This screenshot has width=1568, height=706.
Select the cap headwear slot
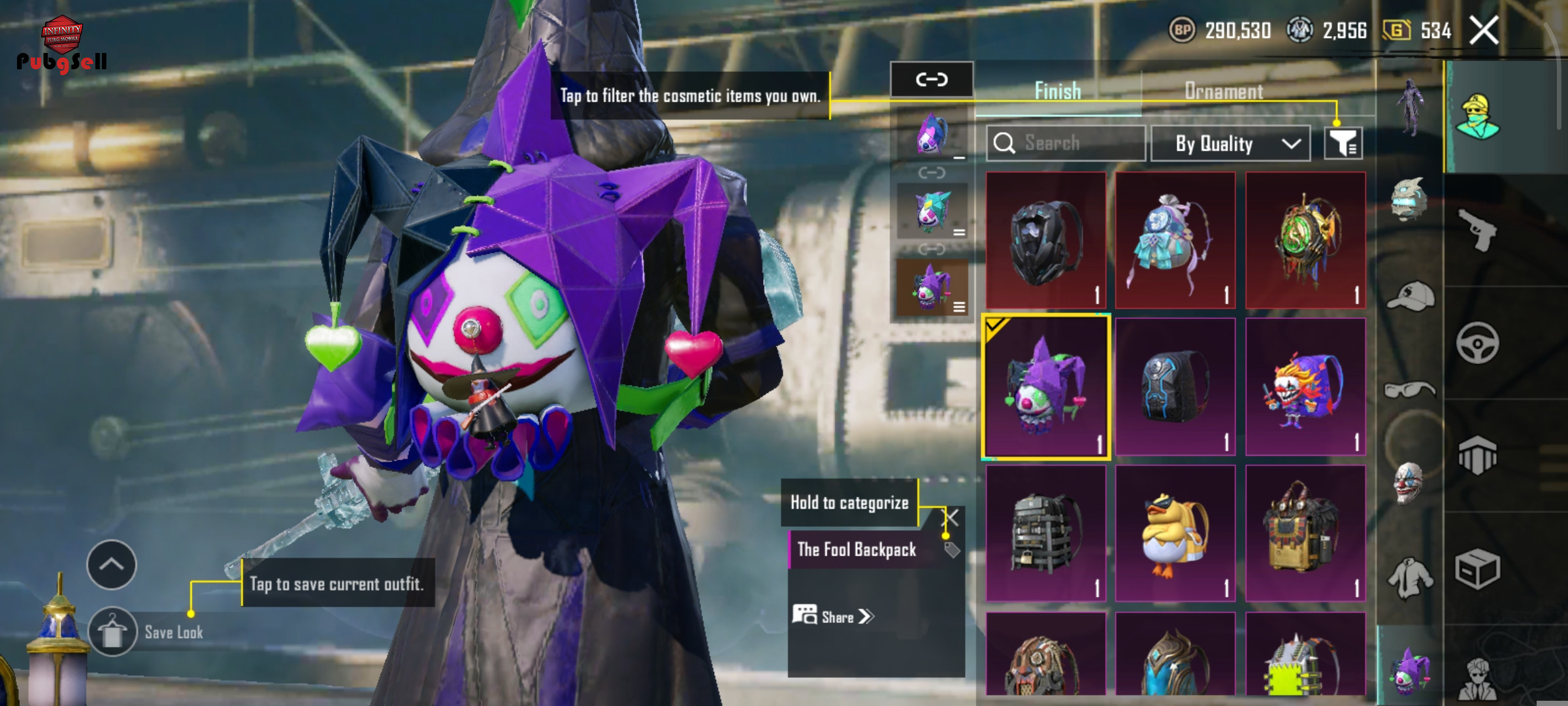click(1410, 297)
